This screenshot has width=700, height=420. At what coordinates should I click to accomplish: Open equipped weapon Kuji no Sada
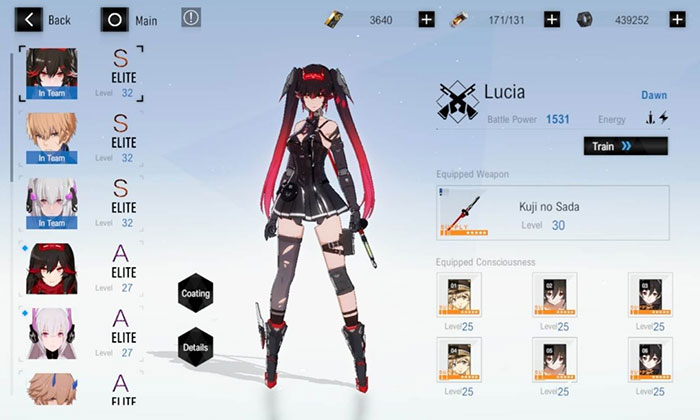pyautogui.click(x=553, y=213)
